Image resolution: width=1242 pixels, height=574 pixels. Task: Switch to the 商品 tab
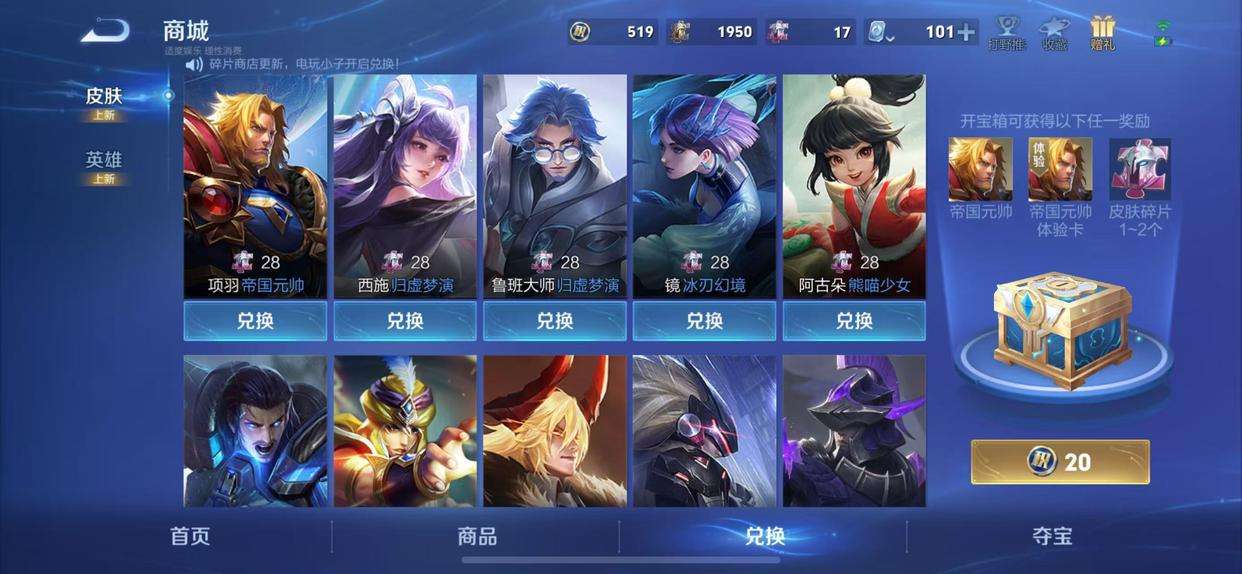point(477,536)
